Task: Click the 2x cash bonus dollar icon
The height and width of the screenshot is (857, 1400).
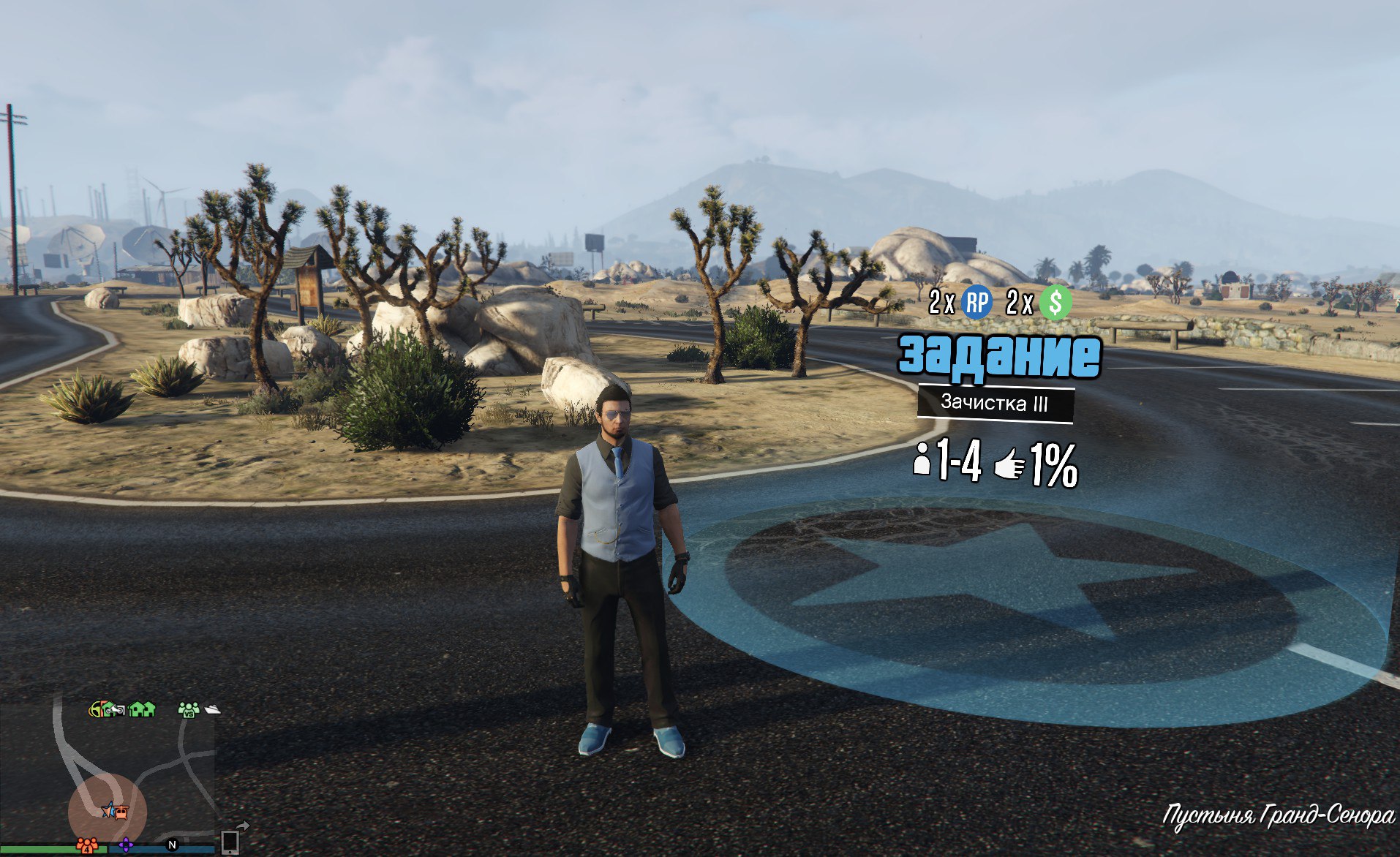Action: pyautogui.click(x=1055, y=302)
